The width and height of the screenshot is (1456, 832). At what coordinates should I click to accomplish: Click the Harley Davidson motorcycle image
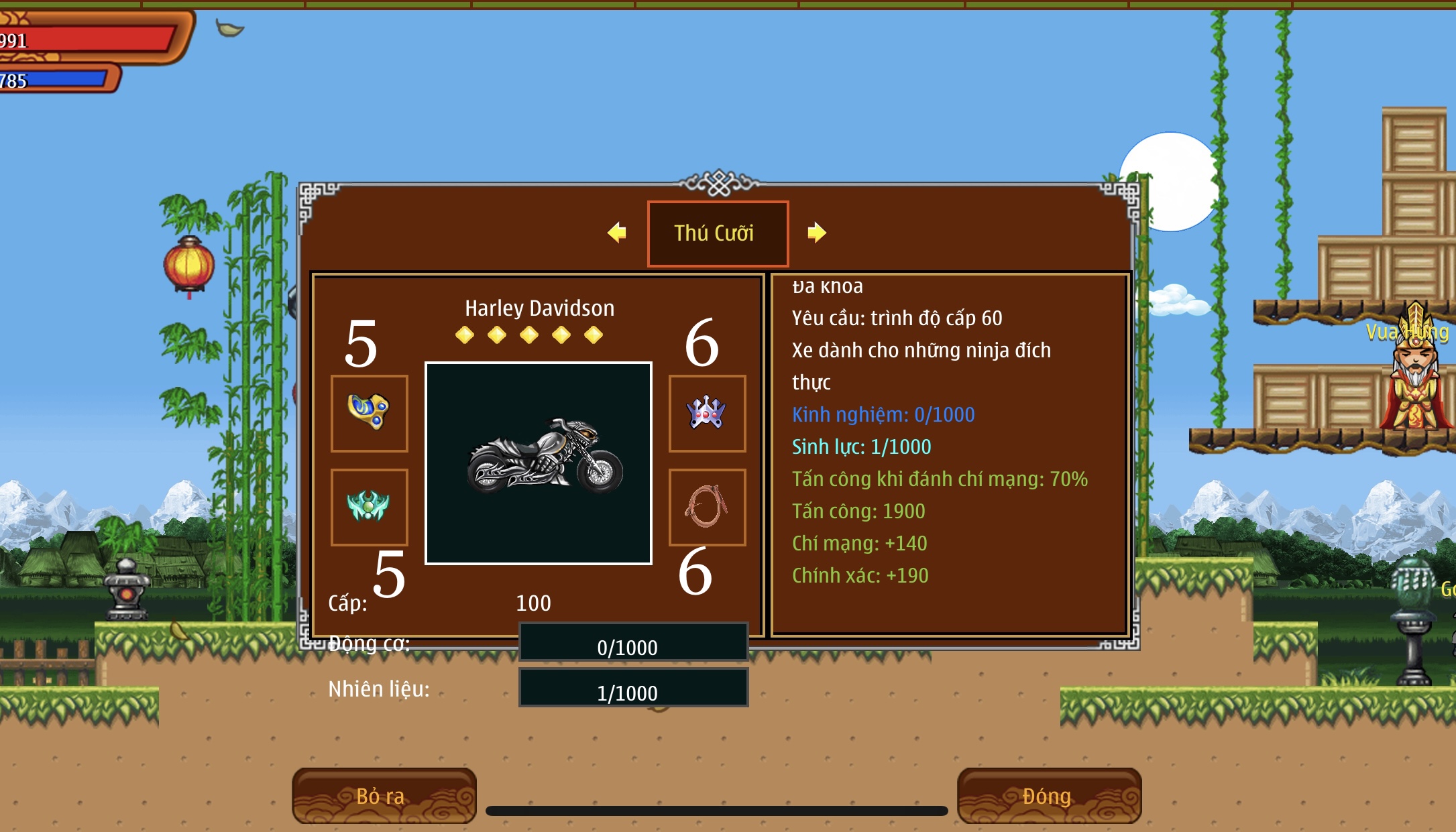click(x=539, y=463)
